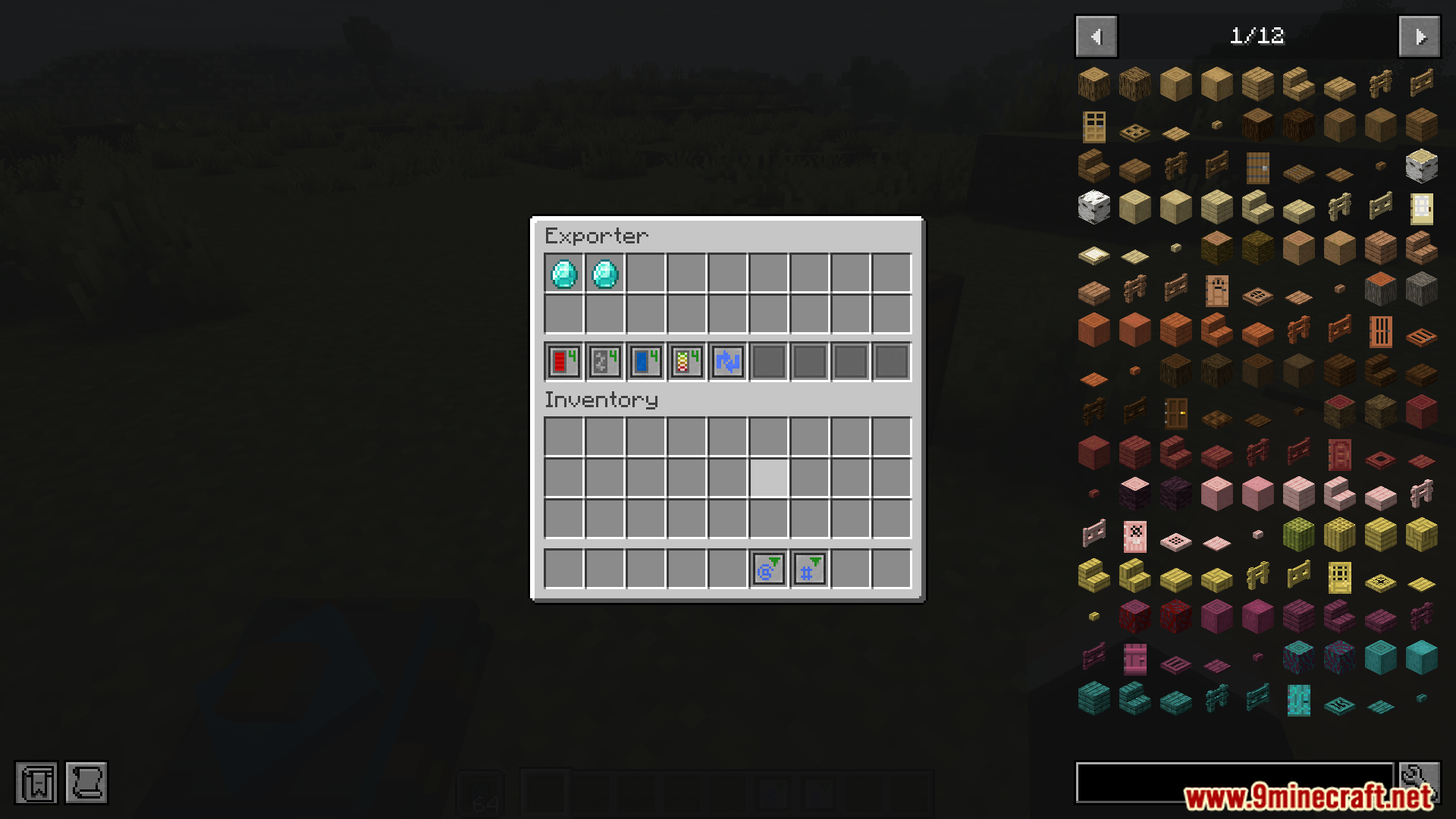
Task: Open the next JEI item page with the right arrow
Action: 1419,36
